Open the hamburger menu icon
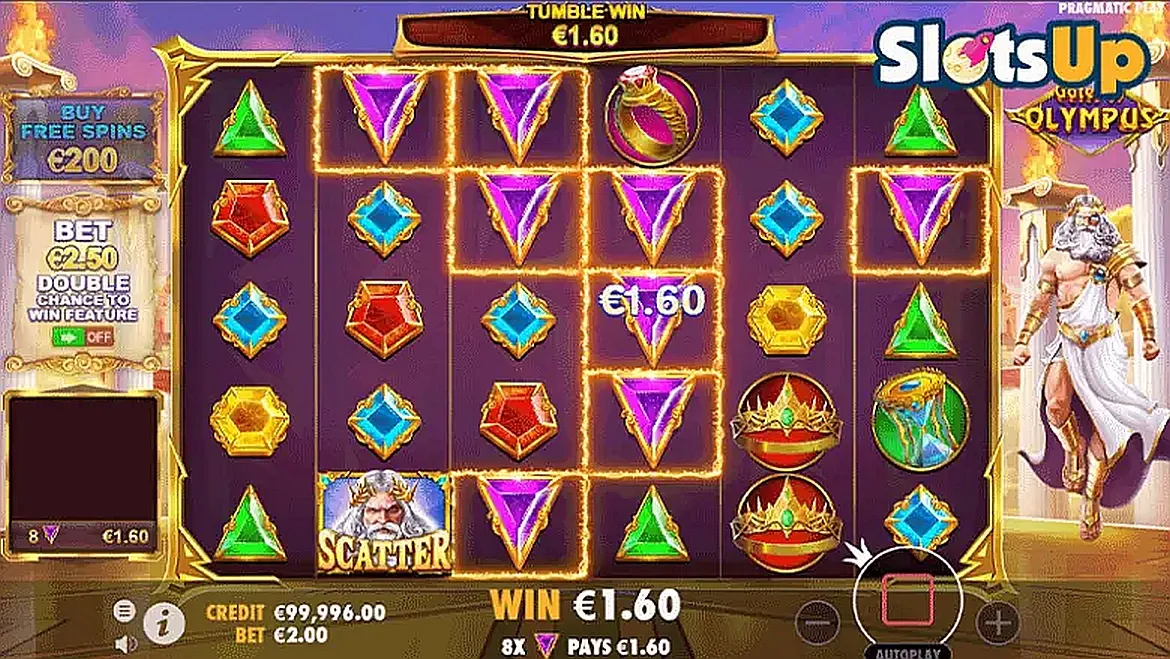Image resolution: width=1170 pixels, height=659 pixels. click(x=123, y=610)
